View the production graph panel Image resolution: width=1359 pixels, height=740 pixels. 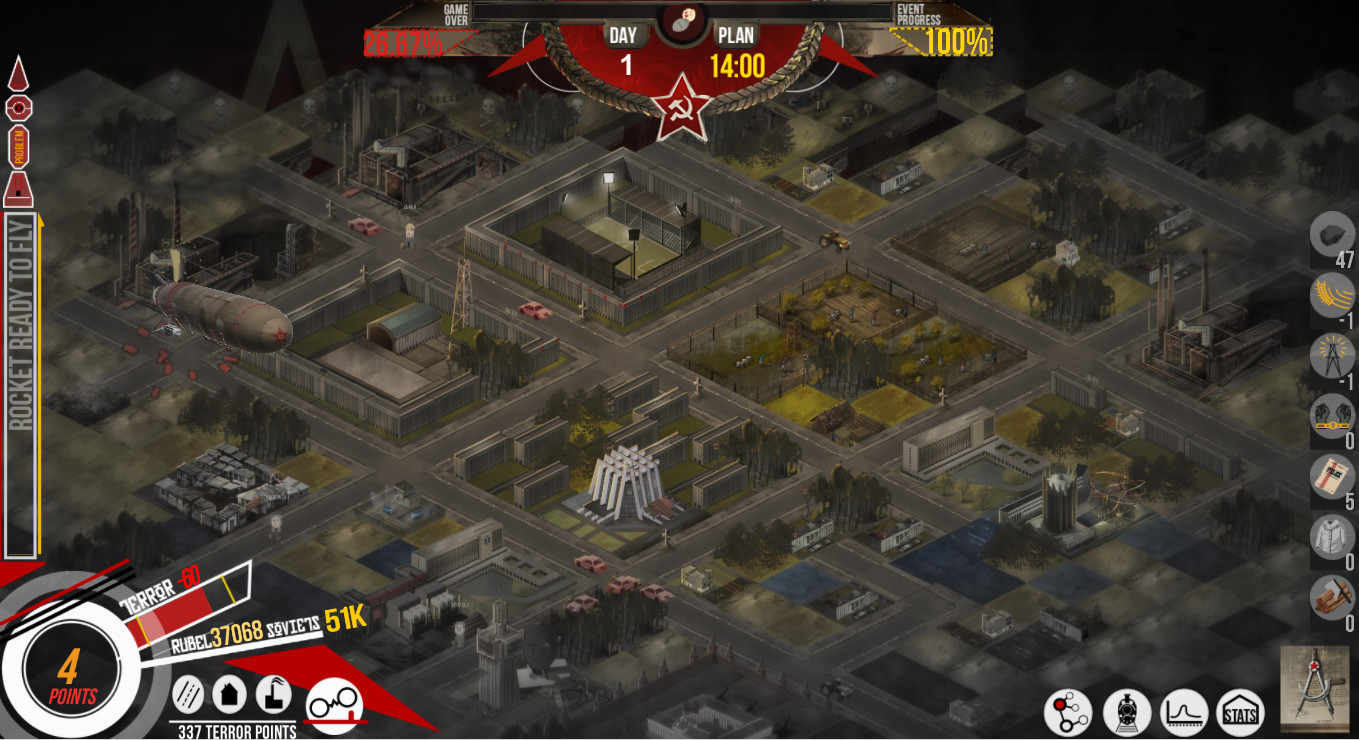click(1185, 713)
